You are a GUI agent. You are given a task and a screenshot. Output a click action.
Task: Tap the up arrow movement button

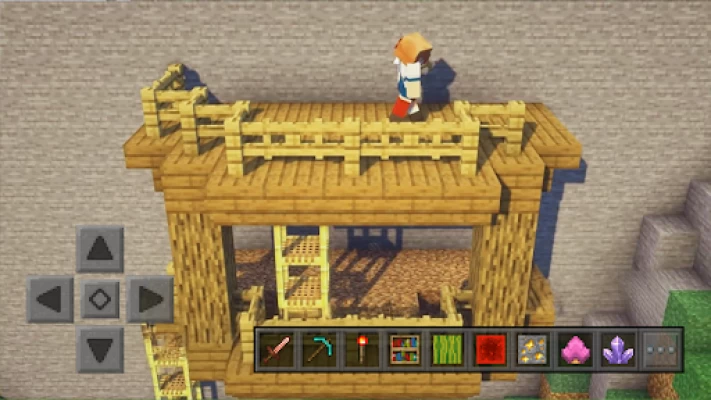pyautogui.click(x=100, y=249)
